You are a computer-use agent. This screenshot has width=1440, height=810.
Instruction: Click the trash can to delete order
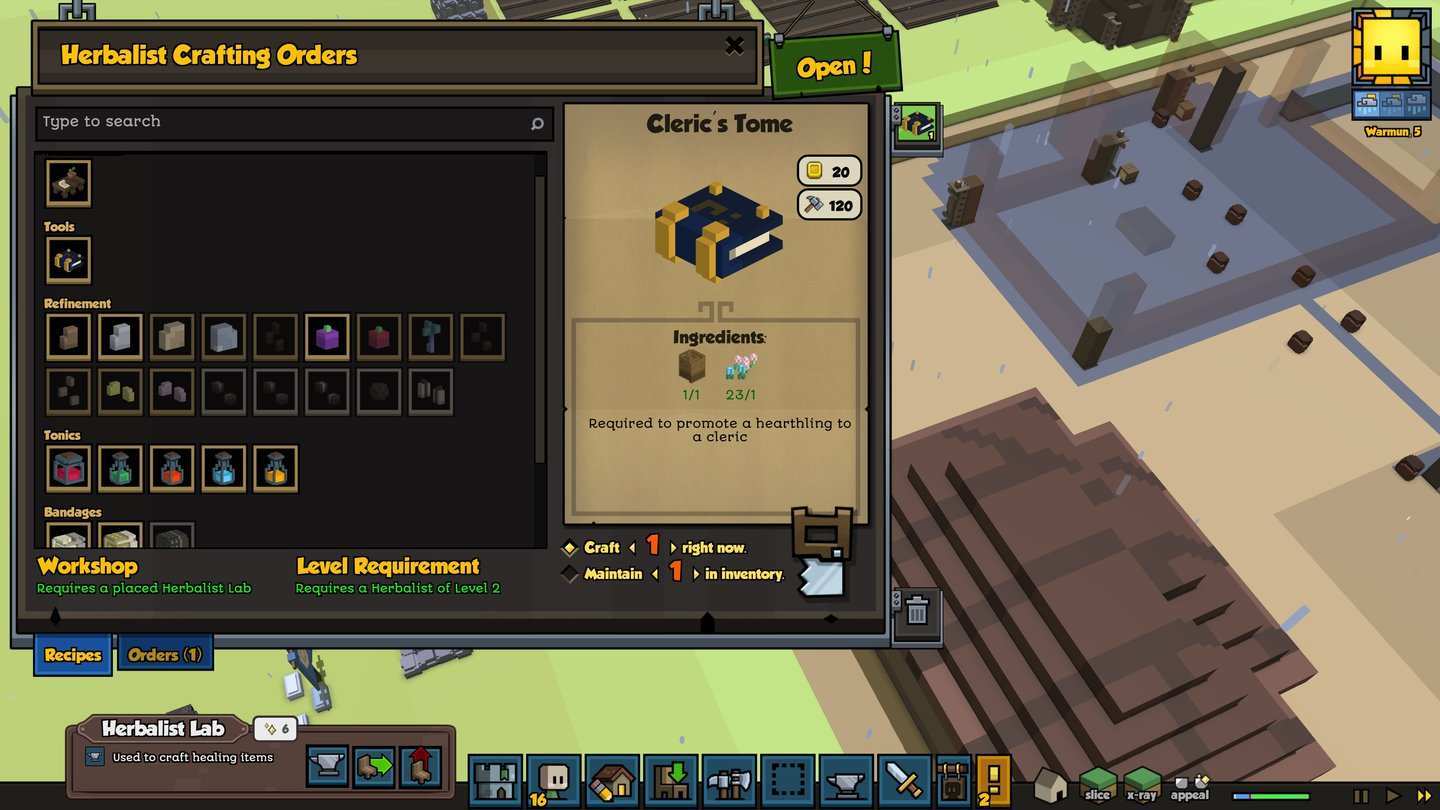point(916,610)
